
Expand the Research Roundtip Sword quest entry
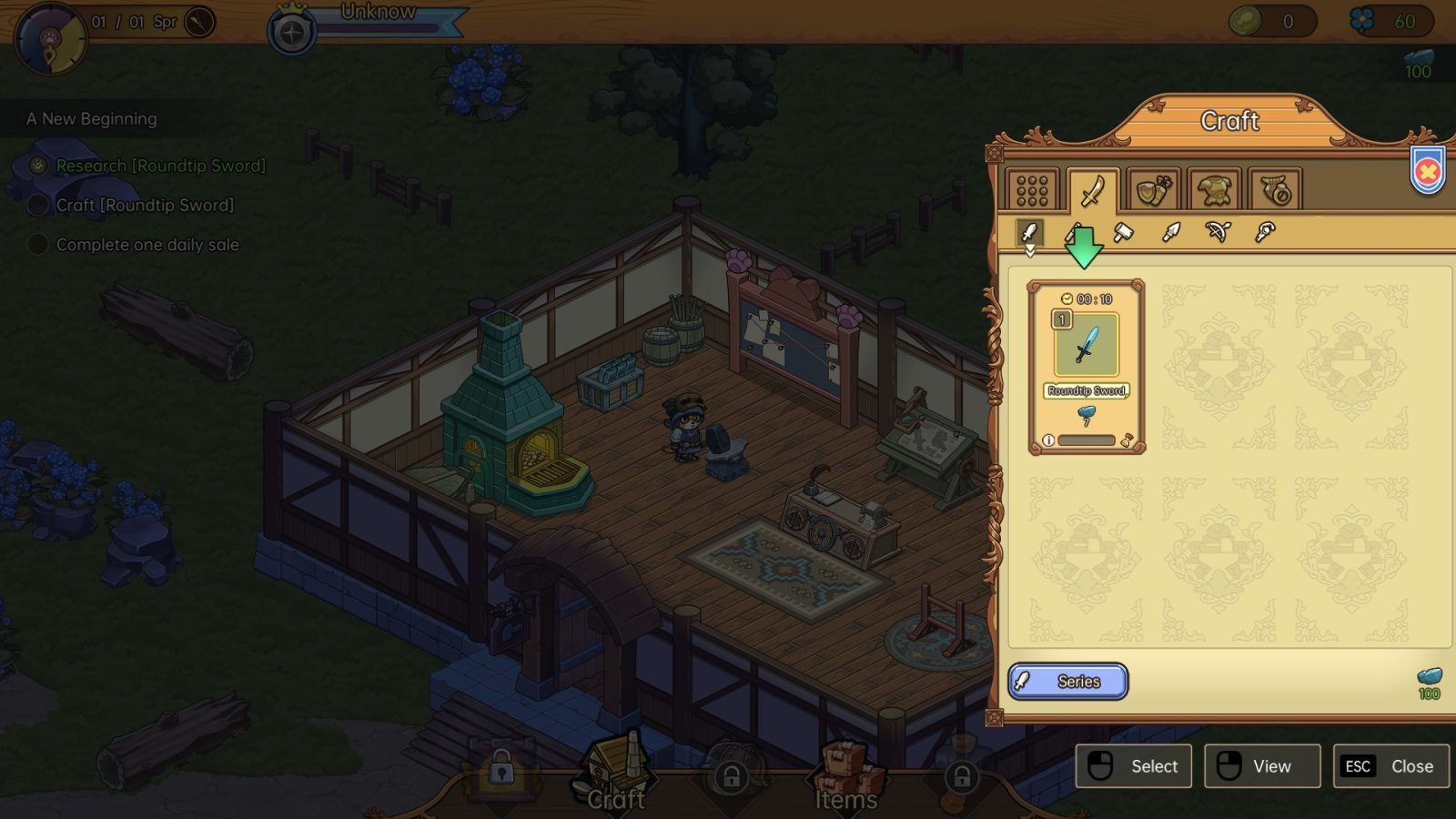tap(159, 166)
